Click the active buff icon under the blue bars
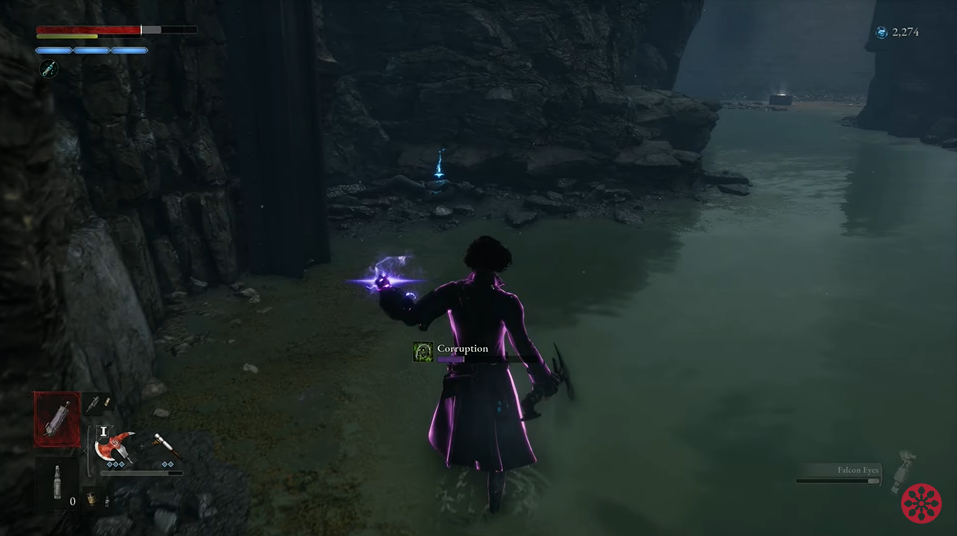 [48, 68]
